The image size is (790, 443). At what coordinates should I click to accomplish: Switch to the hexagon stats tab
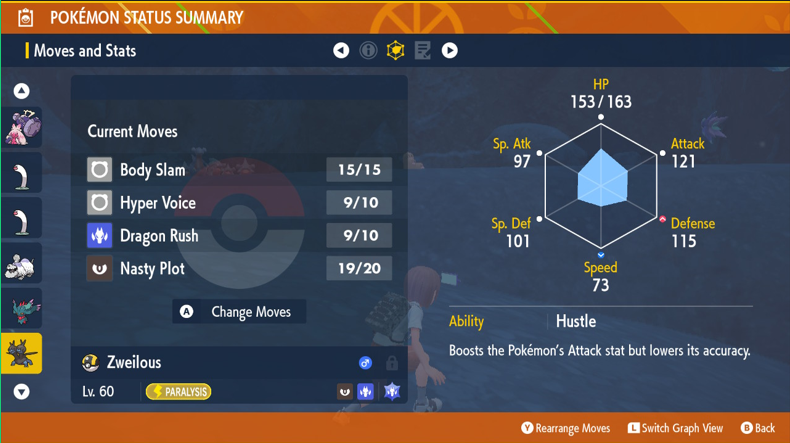[396, 50]
